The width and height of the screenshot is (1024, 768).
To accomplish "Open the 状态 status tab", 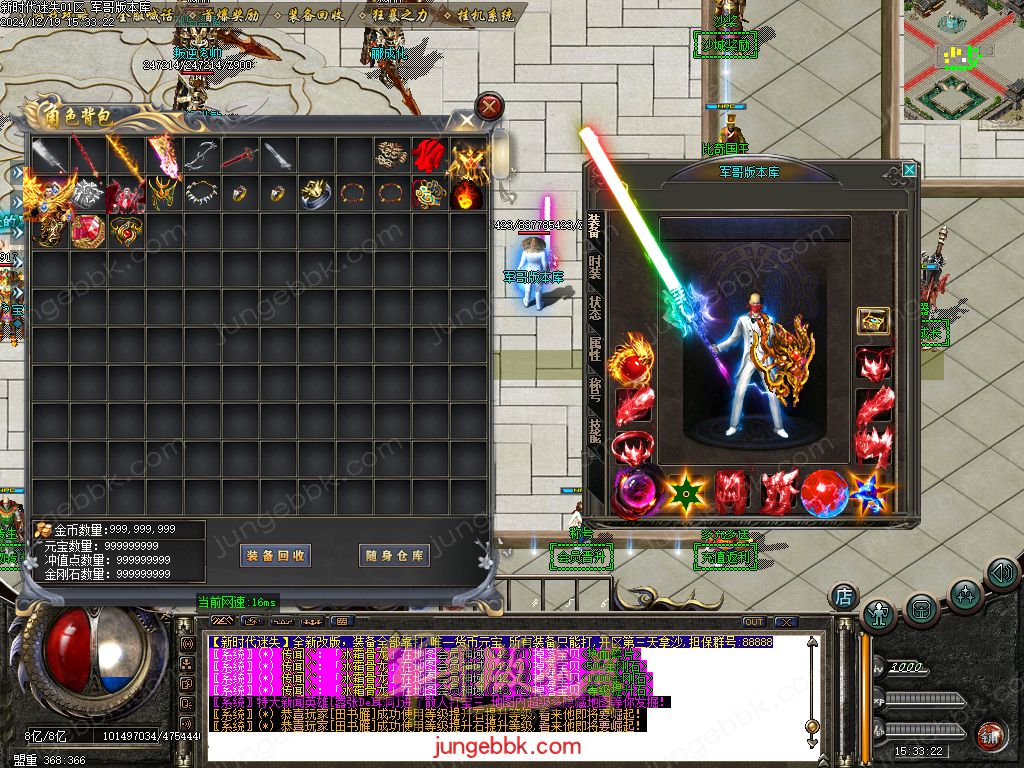I will click(595, 307).
